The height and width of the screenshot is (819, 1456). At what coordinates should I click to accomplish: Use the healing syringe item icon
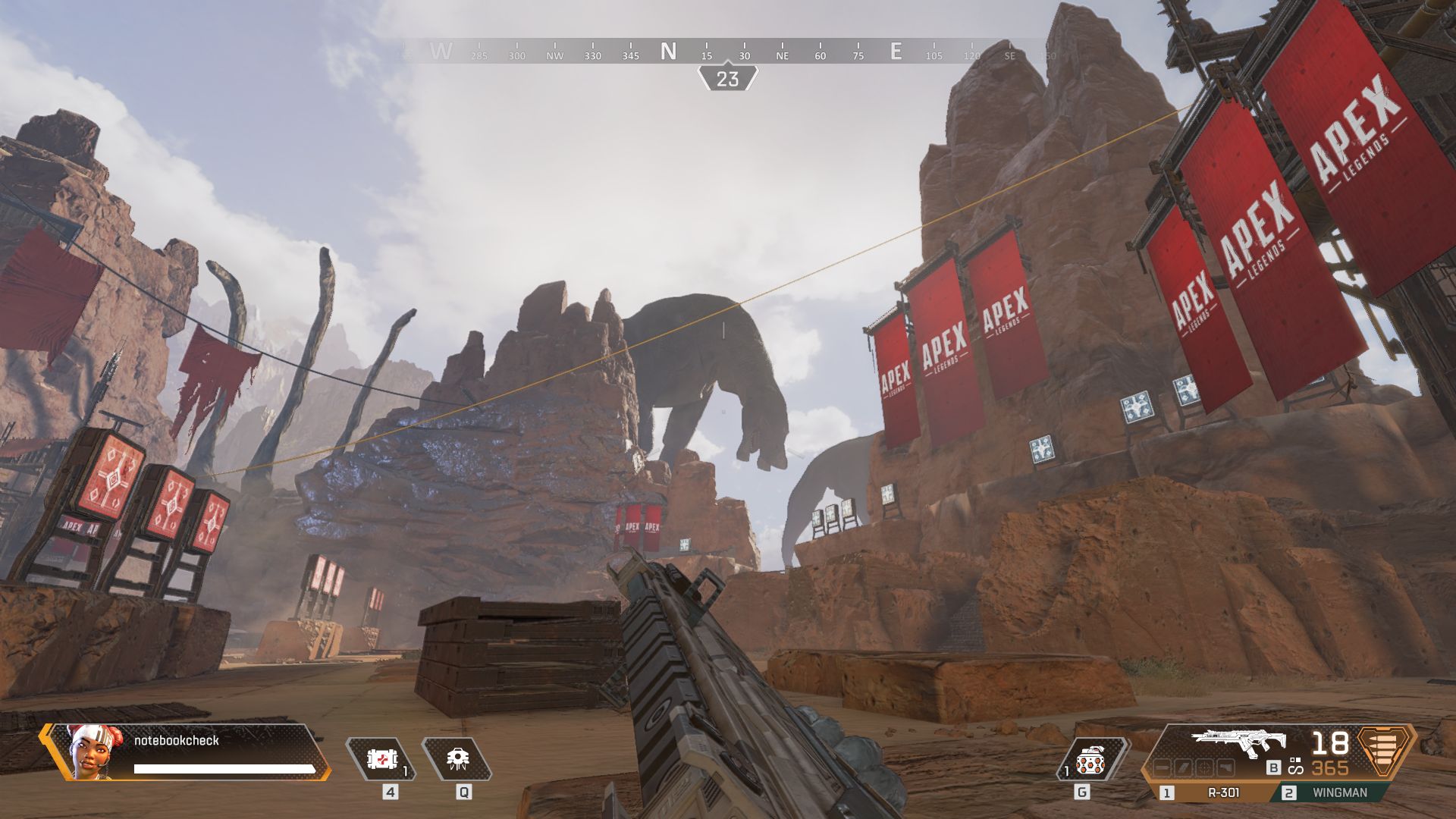pyautogui.click(x=380, y=758)
